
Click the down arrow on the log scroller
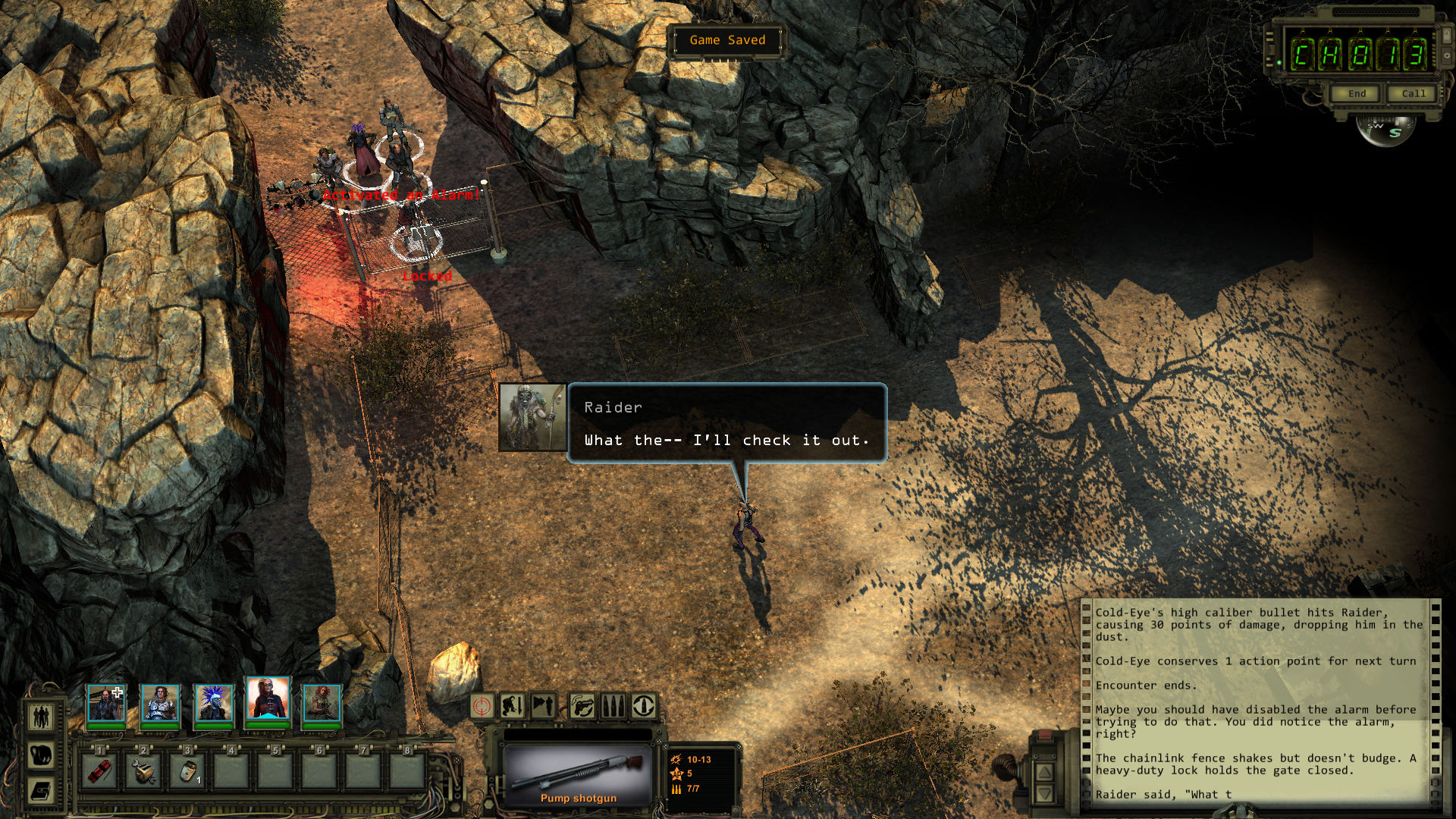pos(1044,794)
